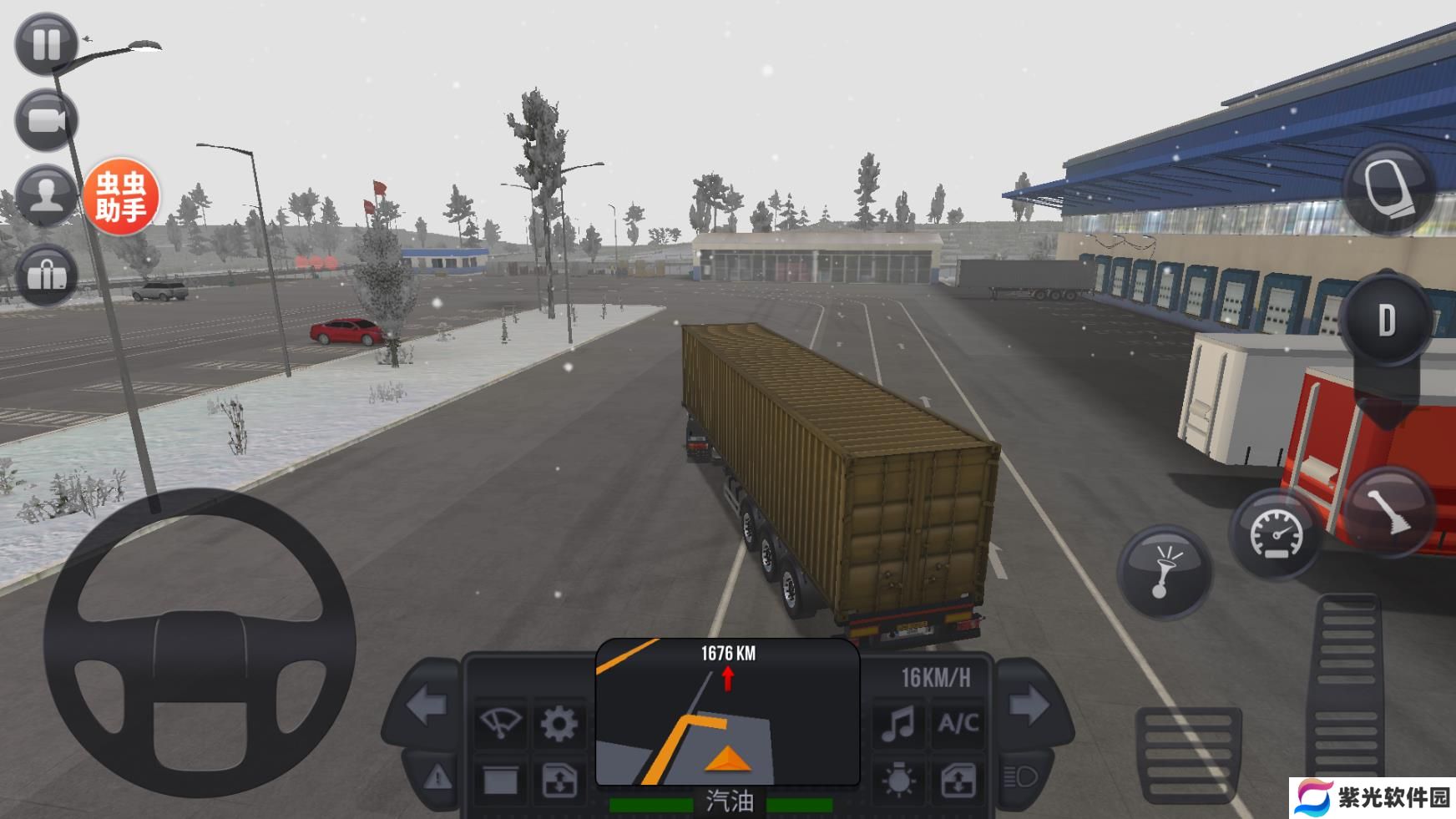Screen dimensions: 1456x819
Task: Sound the horn
Action: tap(1164, 571)
